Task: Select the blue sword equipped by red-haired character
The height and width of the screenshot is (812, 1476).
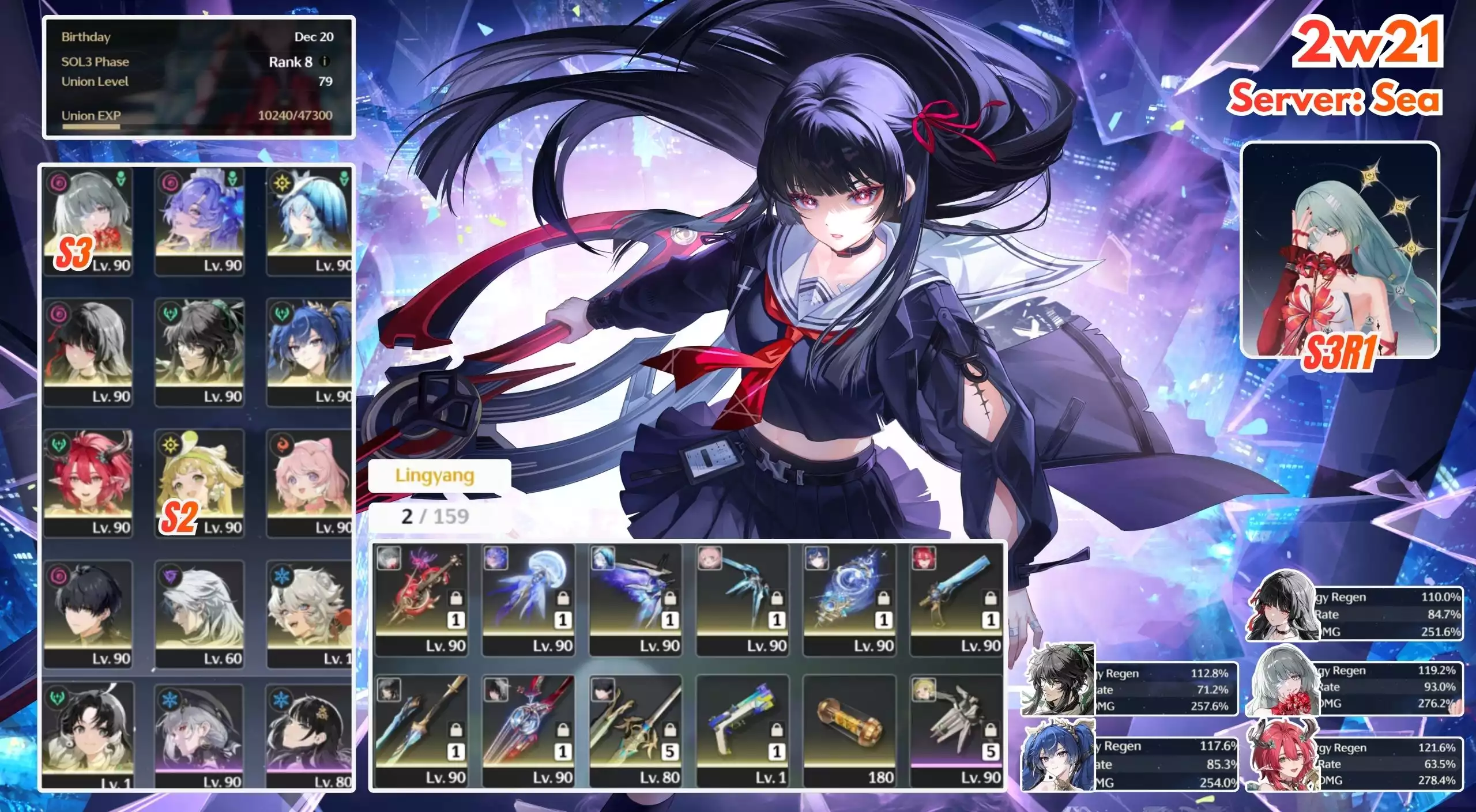Action: point(956,599)
